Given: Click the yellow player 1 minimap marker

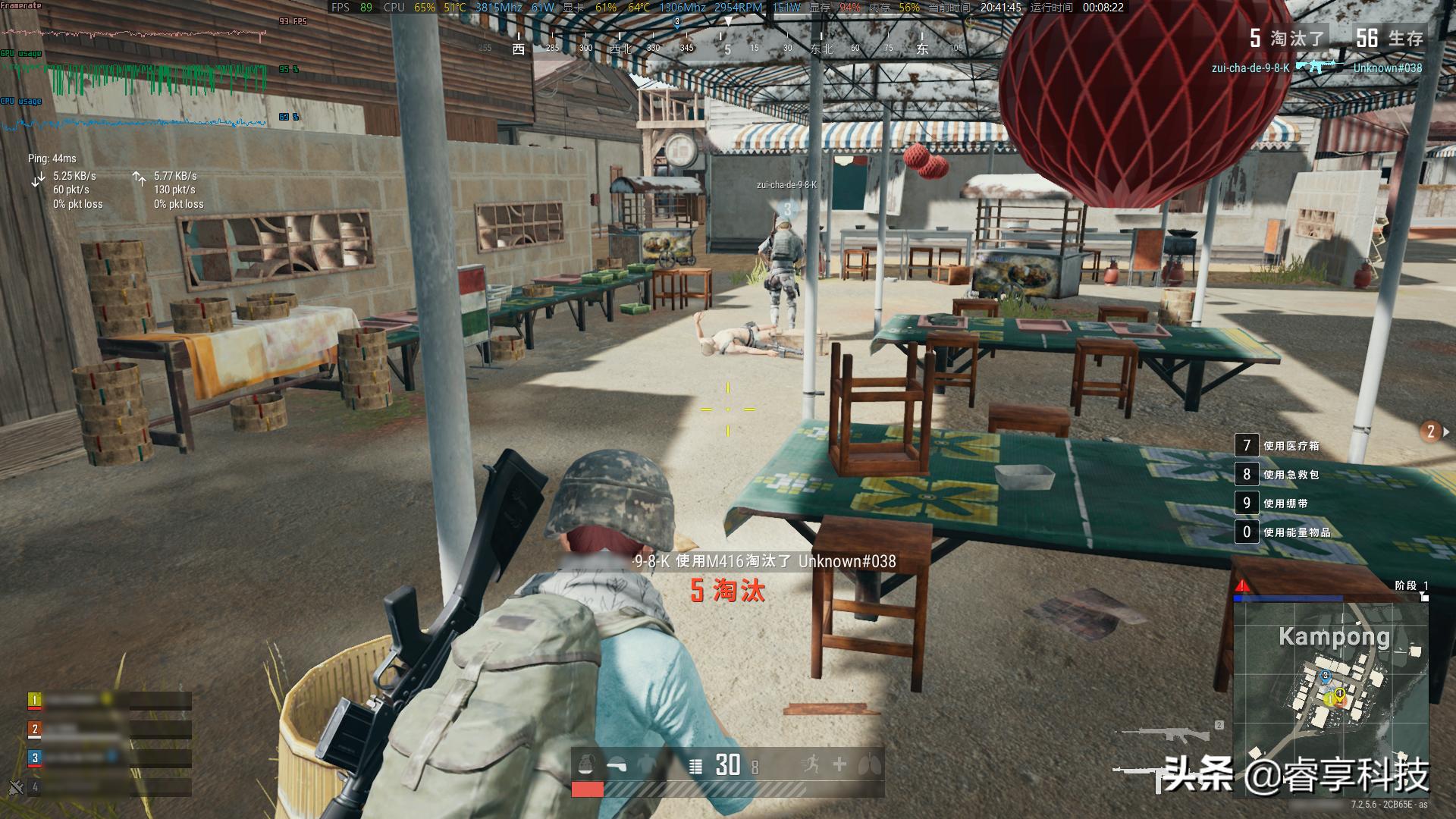Looking at the screenshot, I should point(1341,693).
